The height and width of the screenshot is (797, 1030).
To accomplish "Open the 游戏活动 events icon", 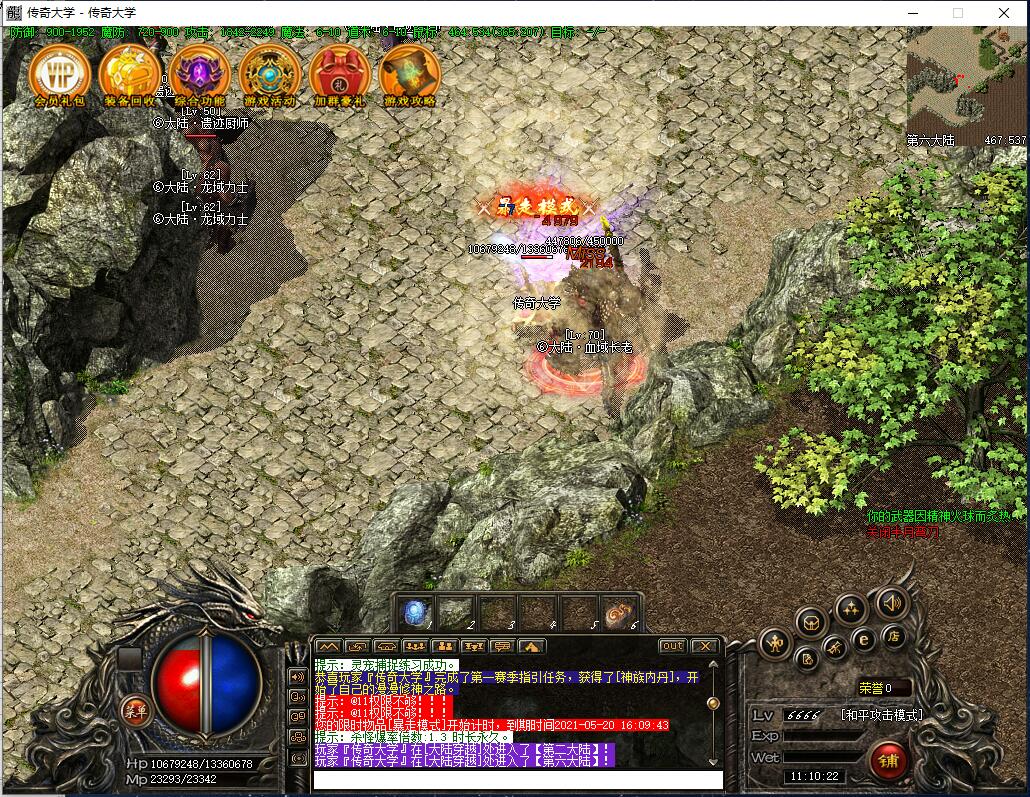I will tap(270, 72).
